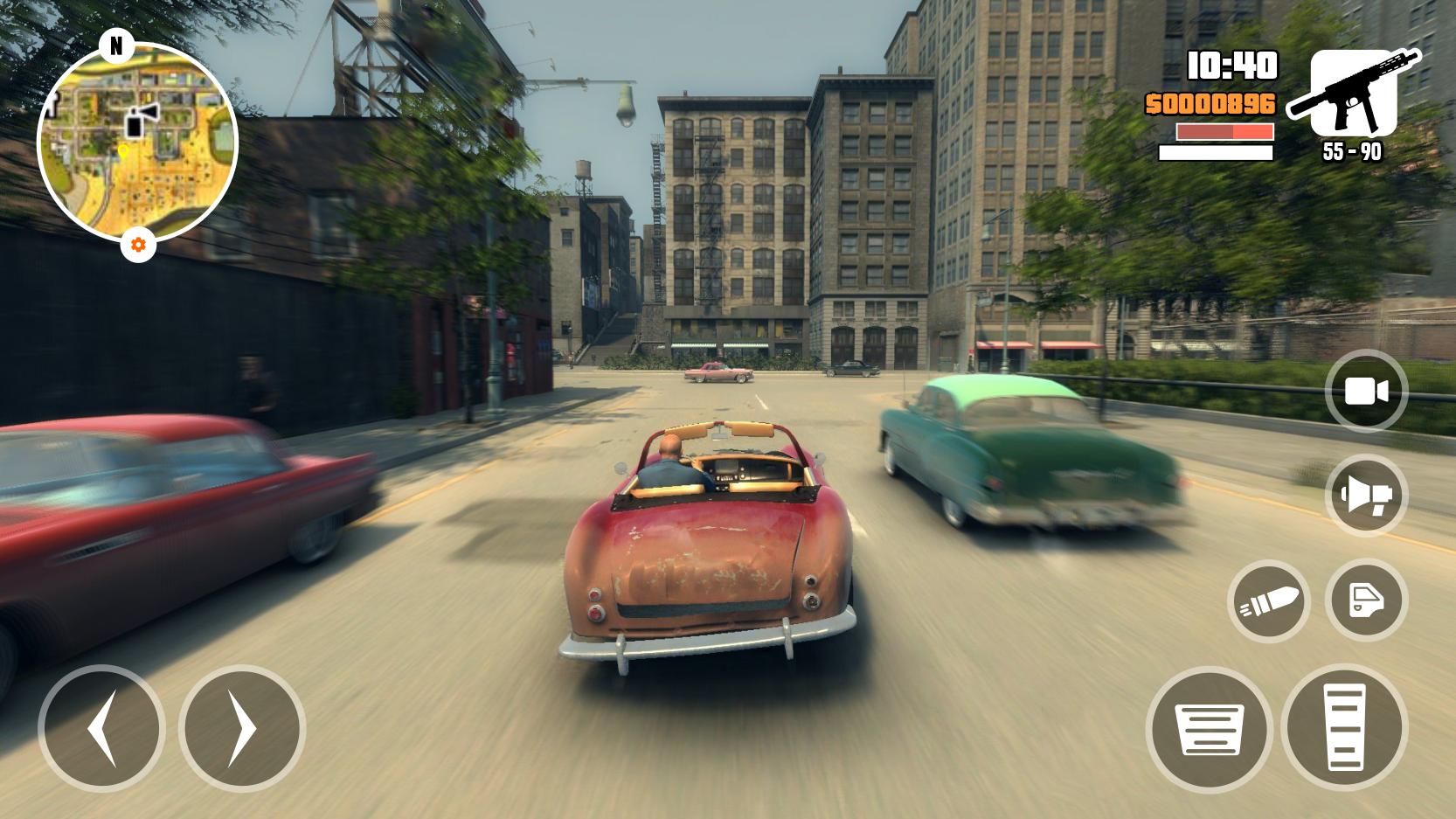Switch the camera view with the video icon
1456x819 pixels.
[x=1366, y=392]
